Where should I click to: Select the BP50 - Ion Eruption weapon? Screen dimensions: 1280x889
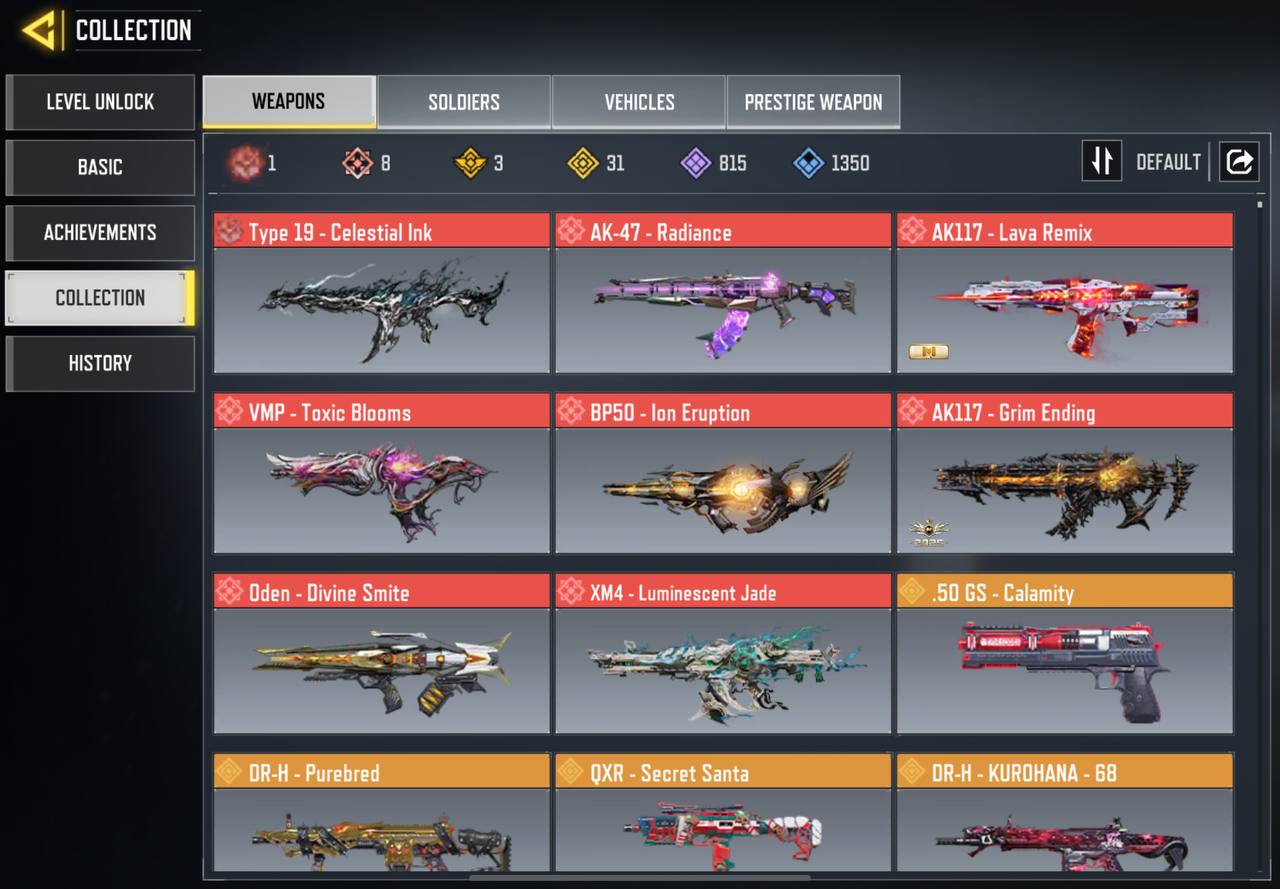click(722, 473)
